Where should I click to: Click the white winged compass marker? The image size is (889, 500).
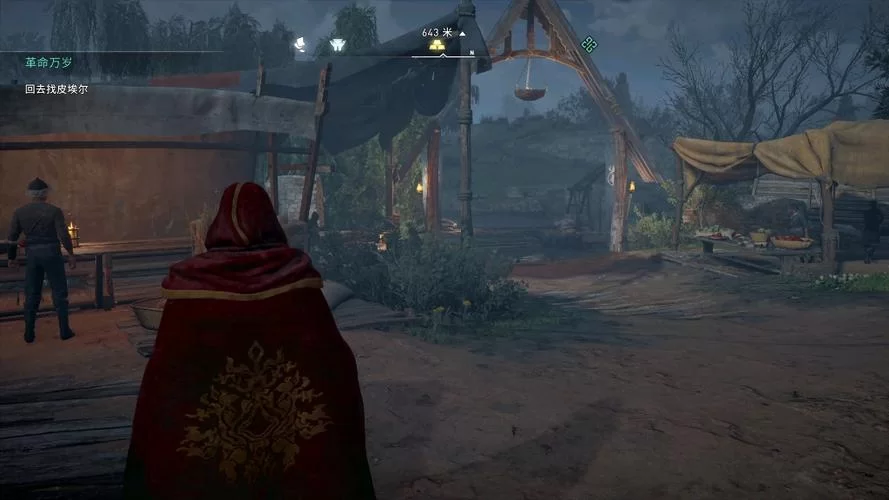pyautogui.click(x=337, y=45)
